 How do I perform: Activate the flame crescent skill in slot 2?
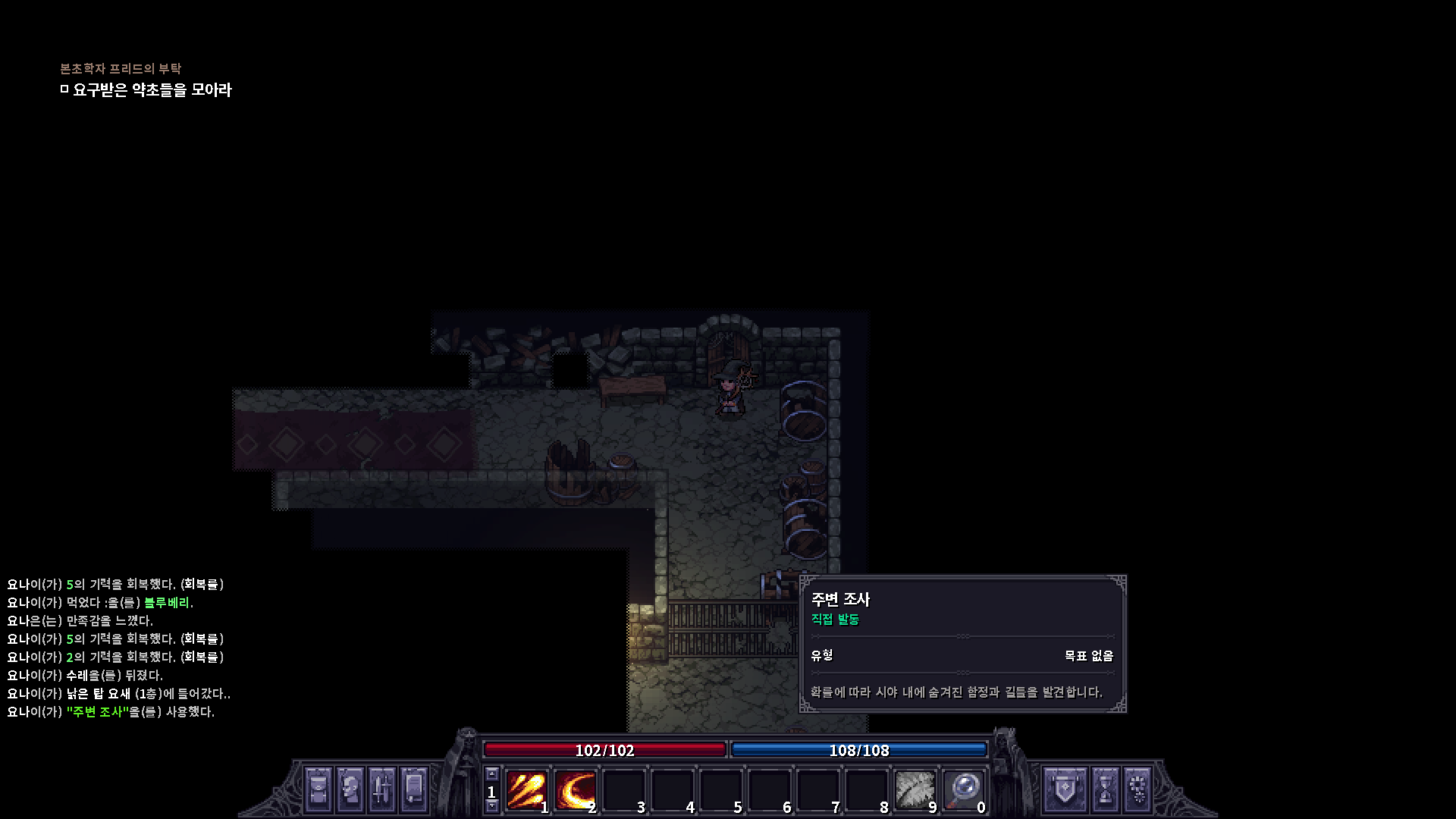point(575,790)
